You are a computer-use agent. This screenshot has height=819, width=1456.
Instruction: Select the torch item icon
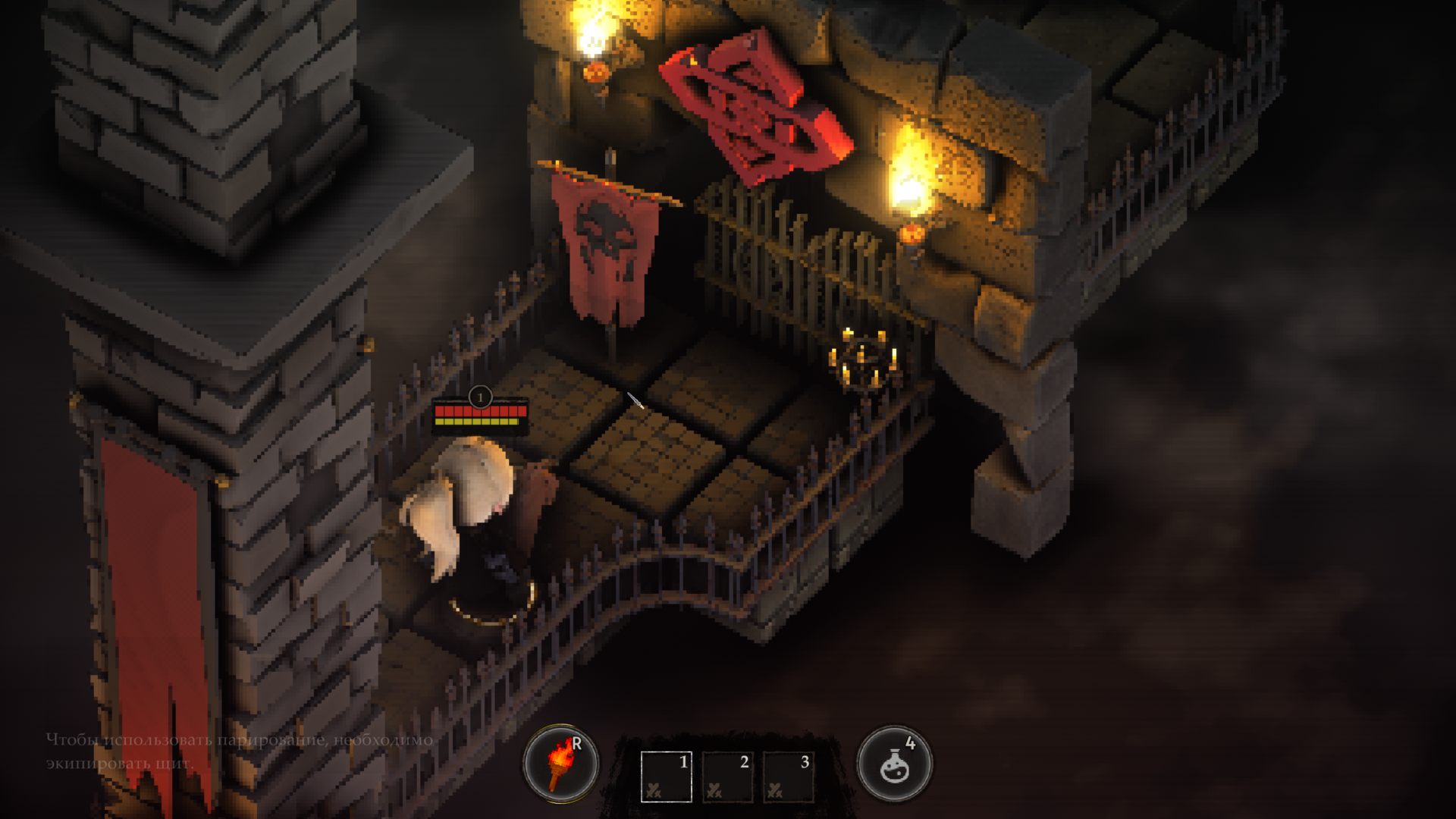pyautogui.click(x=560, y=763)
